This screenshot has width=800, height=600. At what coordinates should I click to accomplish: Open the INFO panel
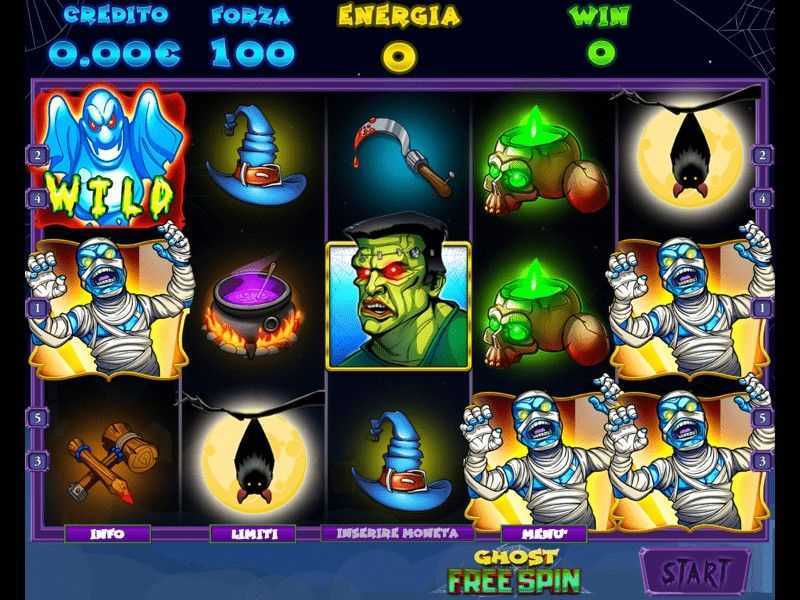[x=107, y=534]
